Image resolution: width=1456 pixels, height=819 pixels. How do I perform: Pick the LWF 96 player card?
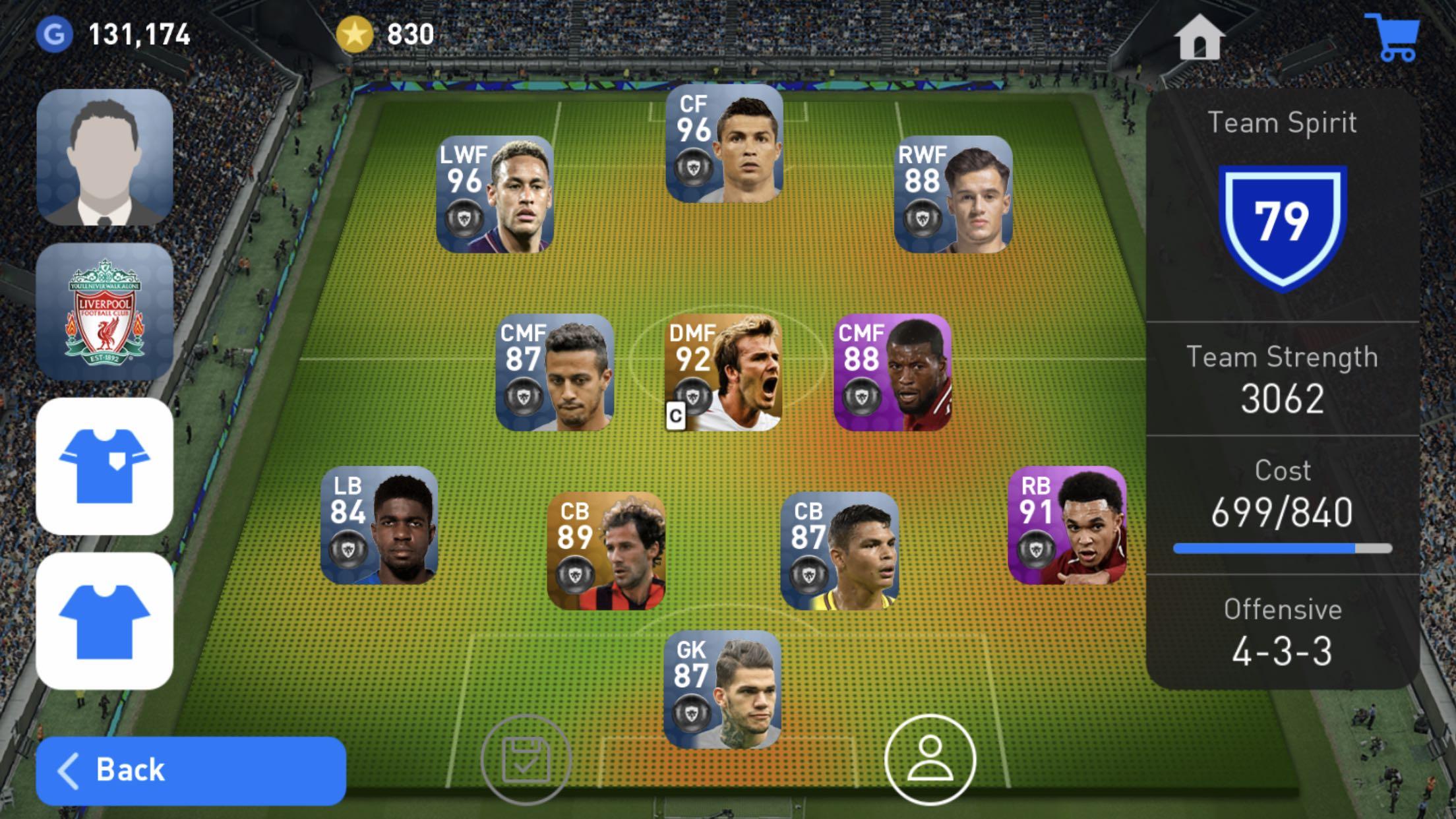pos(495,195)
